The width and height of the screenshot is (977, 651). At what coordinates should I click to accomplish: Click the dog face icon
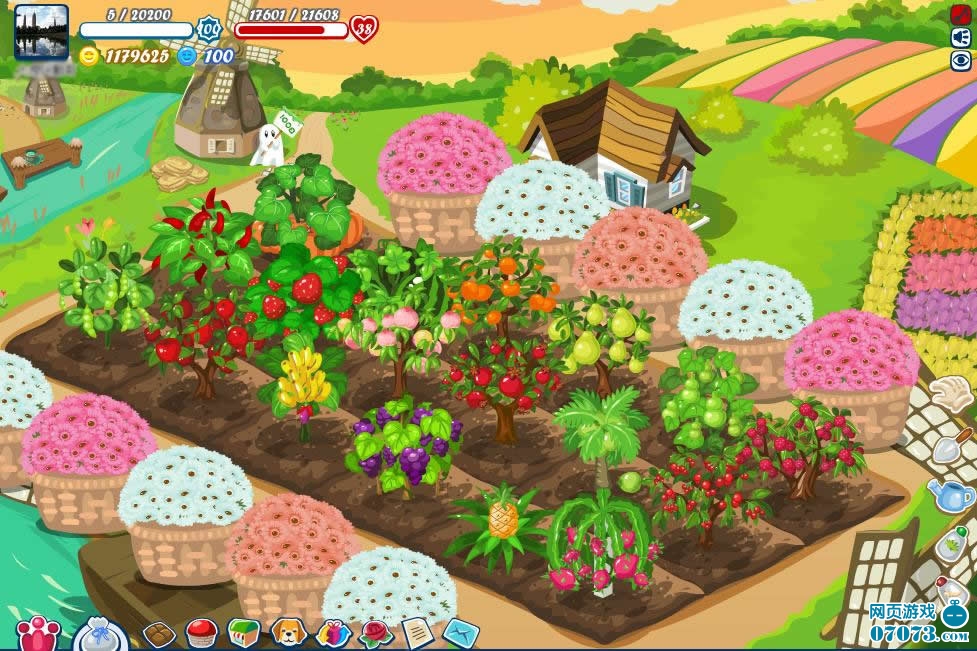pos(288,633)
